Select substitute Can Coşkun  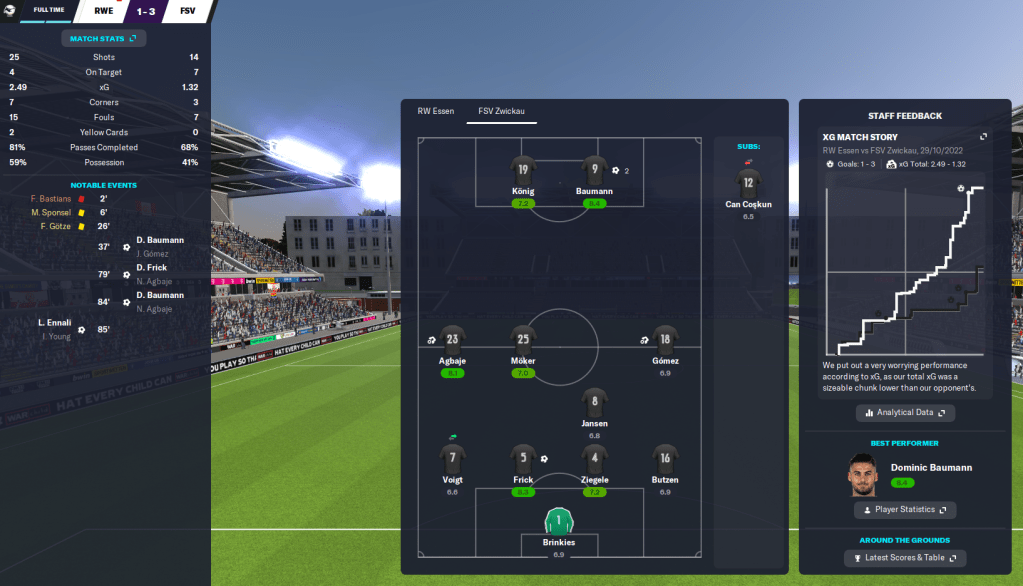click(x=748, y=183)
